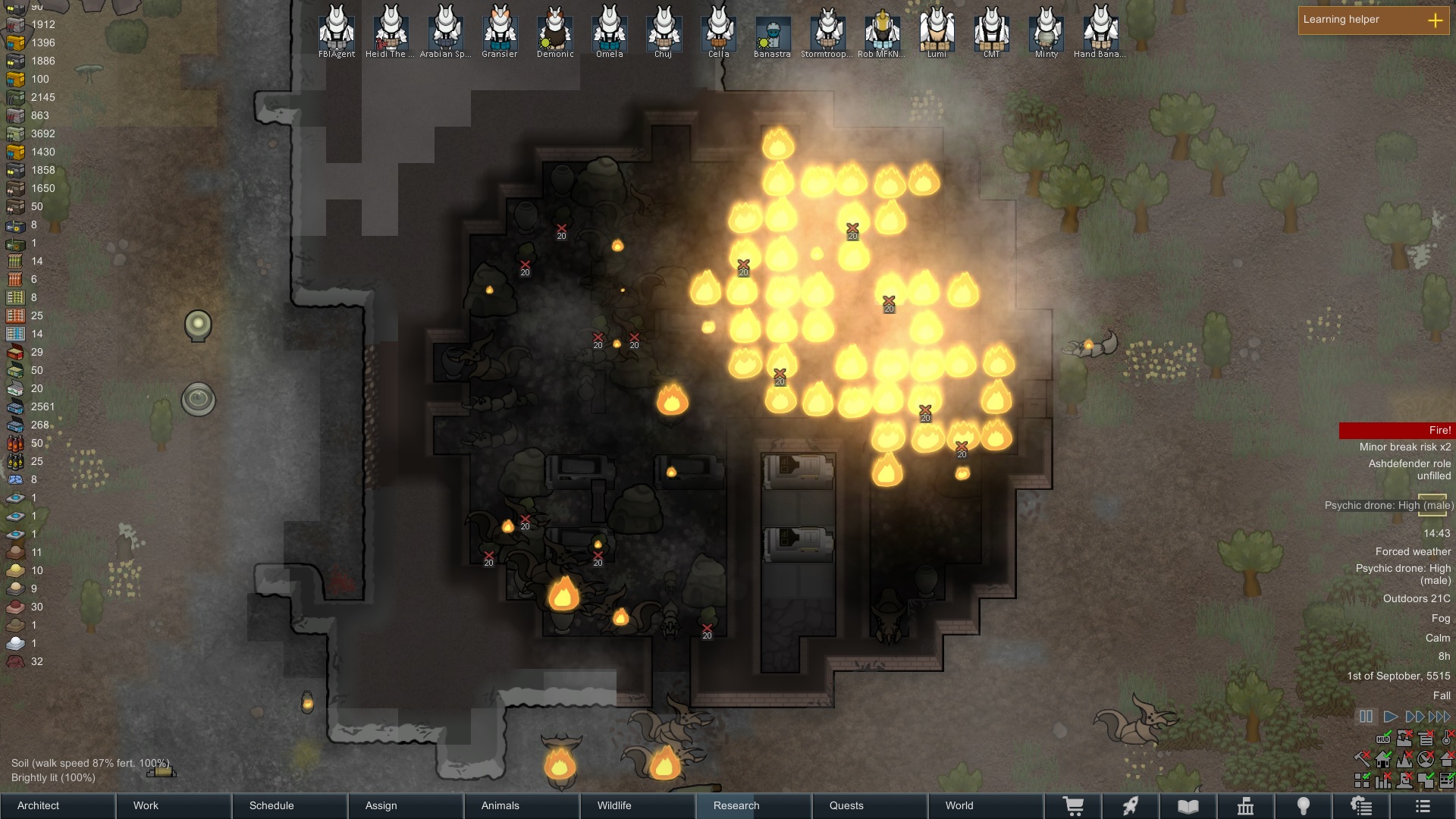This screenshot has width=1456, height=819.
Task: Toggle the HUD overlay
Action: [x=1383, y=739]
